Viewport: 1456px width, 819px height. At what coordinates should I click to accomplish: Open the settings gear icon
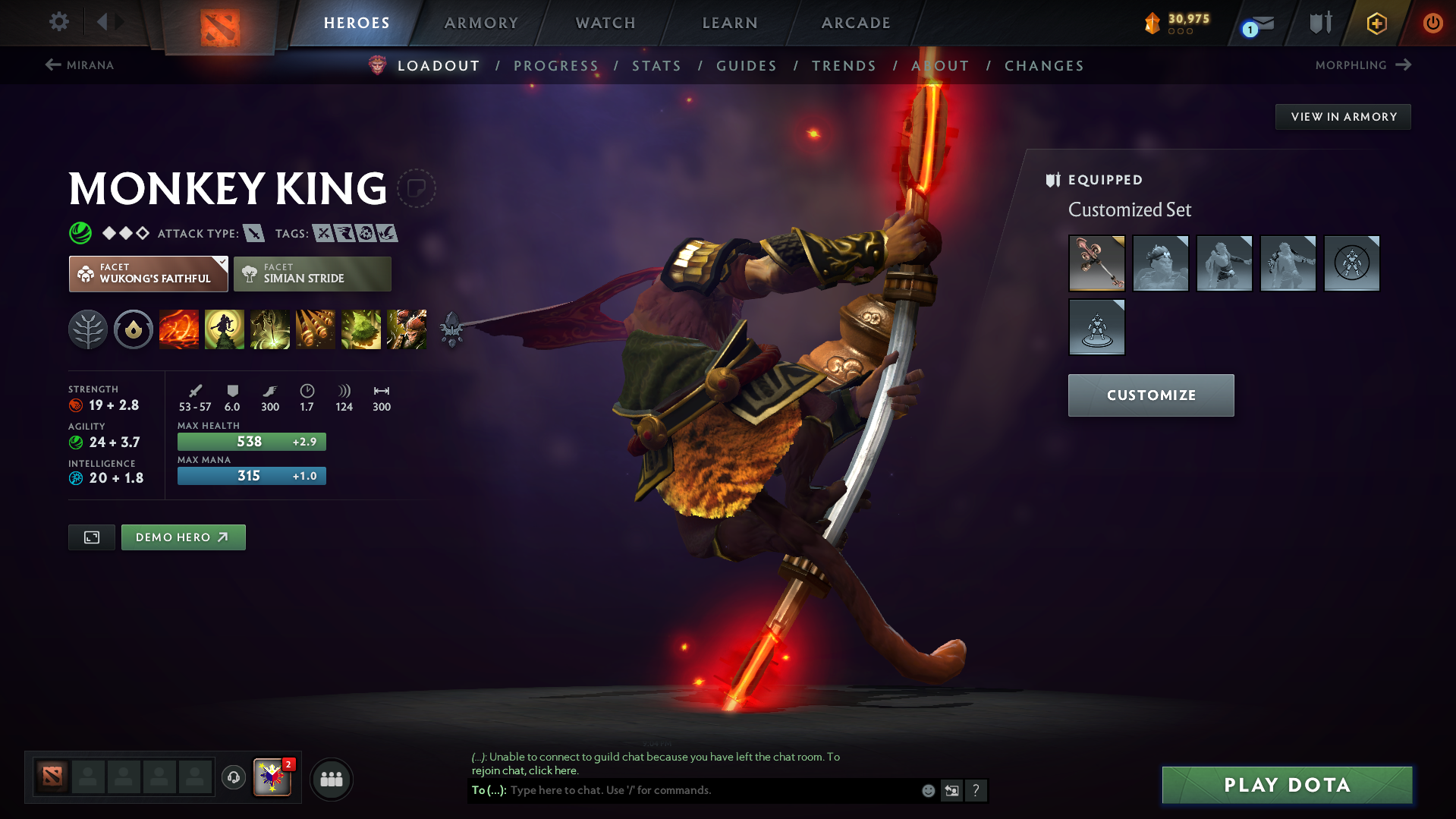58,22
